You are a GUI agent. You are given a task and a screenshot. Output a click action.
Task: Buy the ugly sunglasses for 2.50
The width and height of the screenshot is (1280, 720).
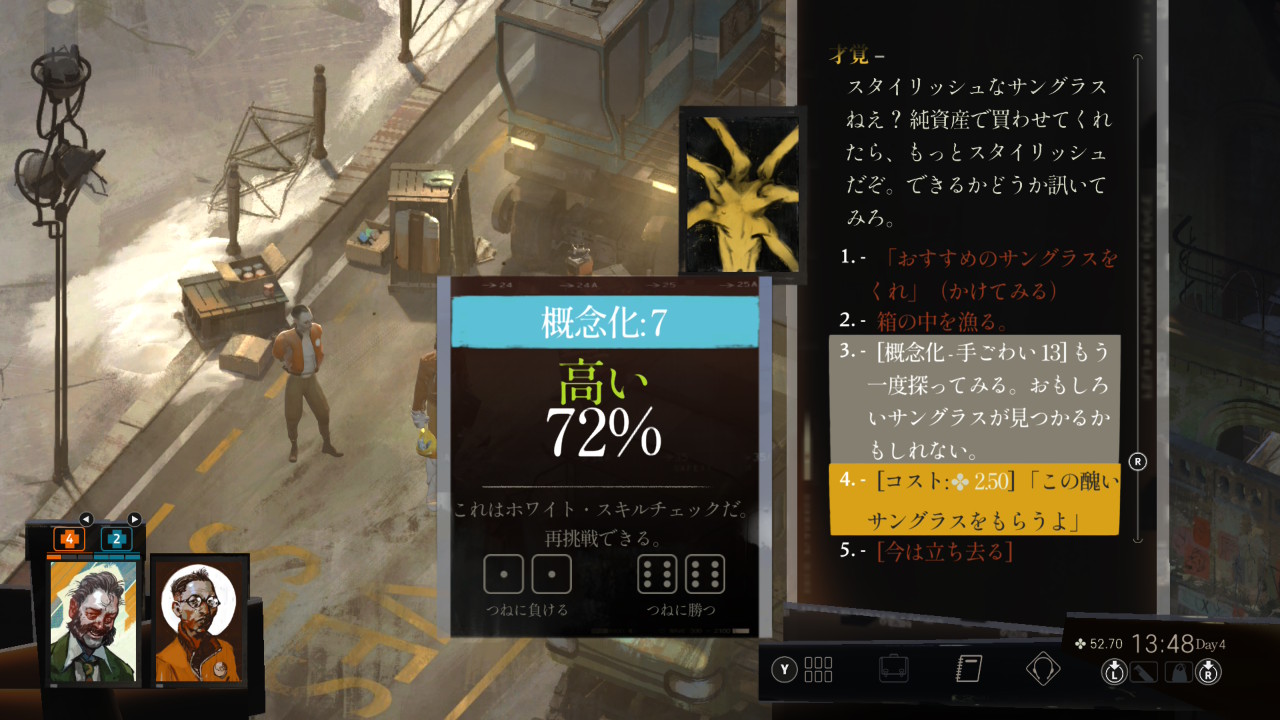pos(975,500)
